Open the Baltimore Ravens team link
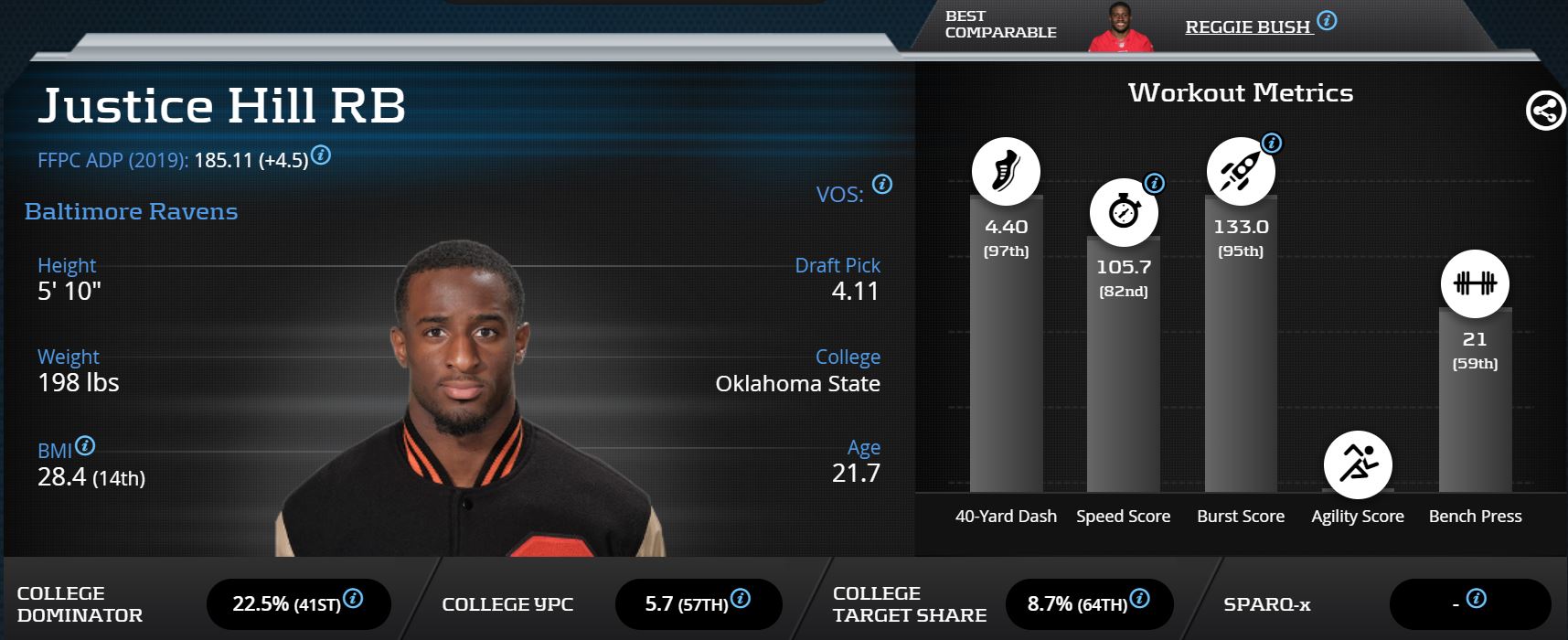 point(131,211)
